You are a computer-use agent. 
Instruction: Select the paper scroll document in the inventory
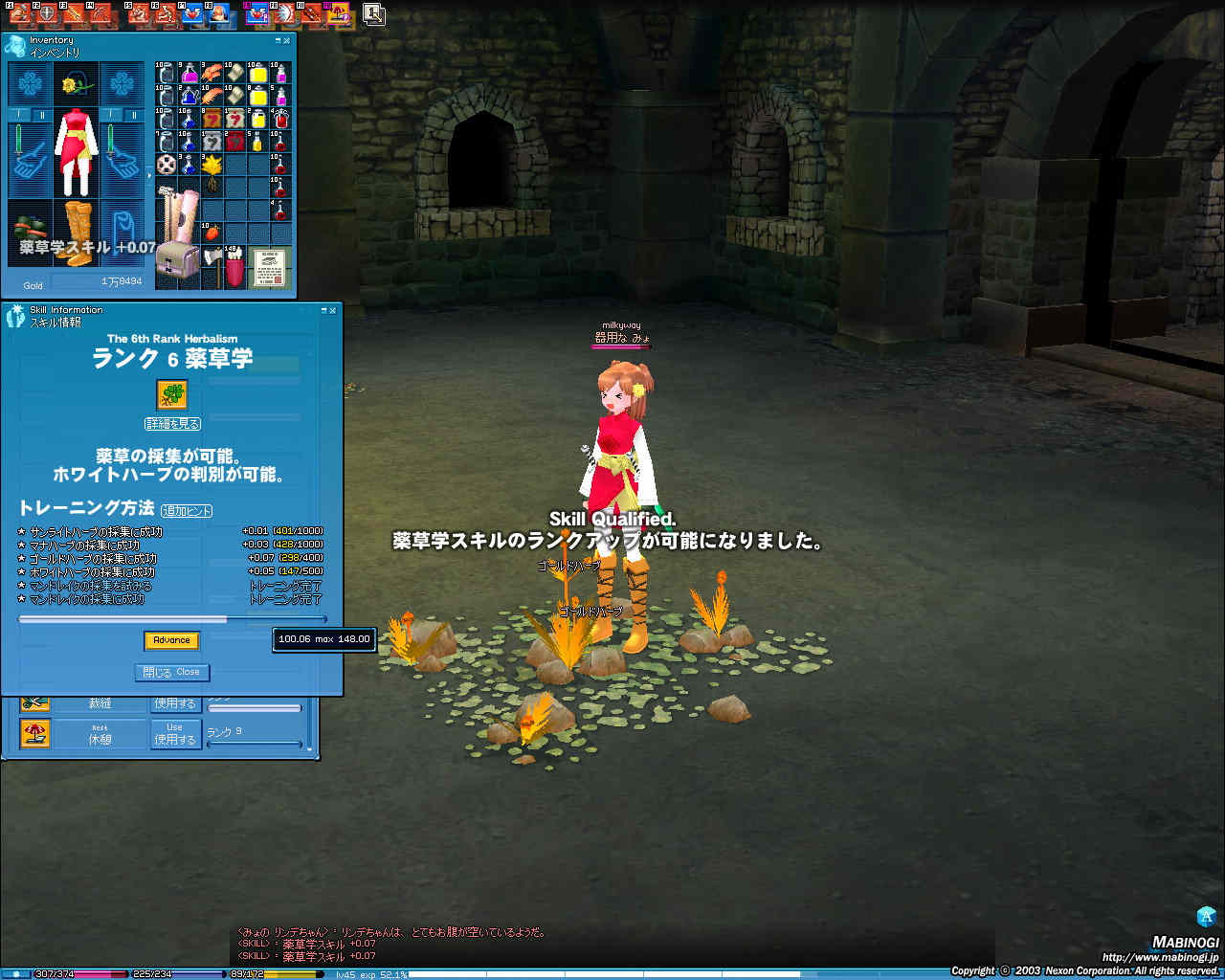tap(270, 268)
